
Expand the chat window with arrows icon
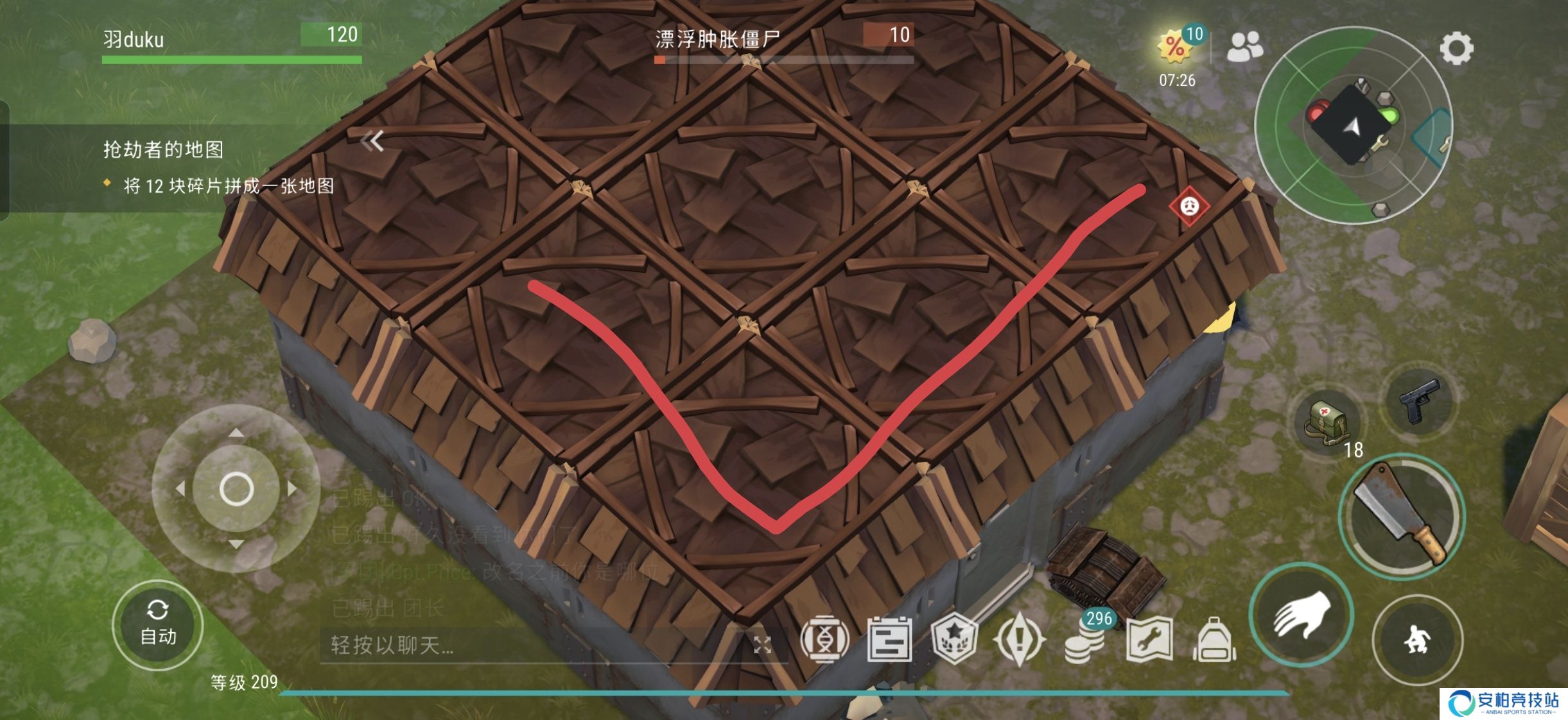(x=762, y=645)
